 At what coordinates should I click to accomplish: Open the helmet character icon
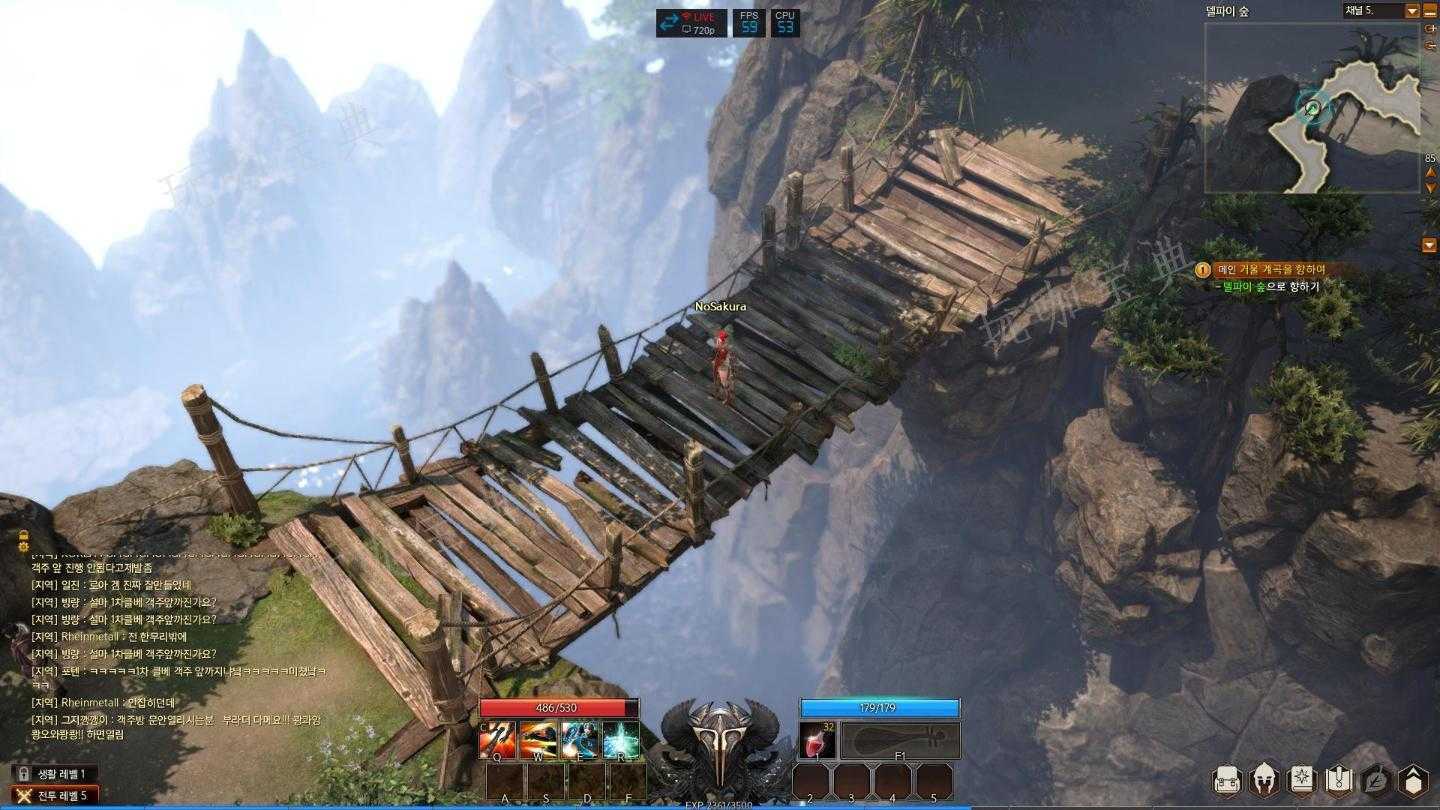coord(1265,780)
